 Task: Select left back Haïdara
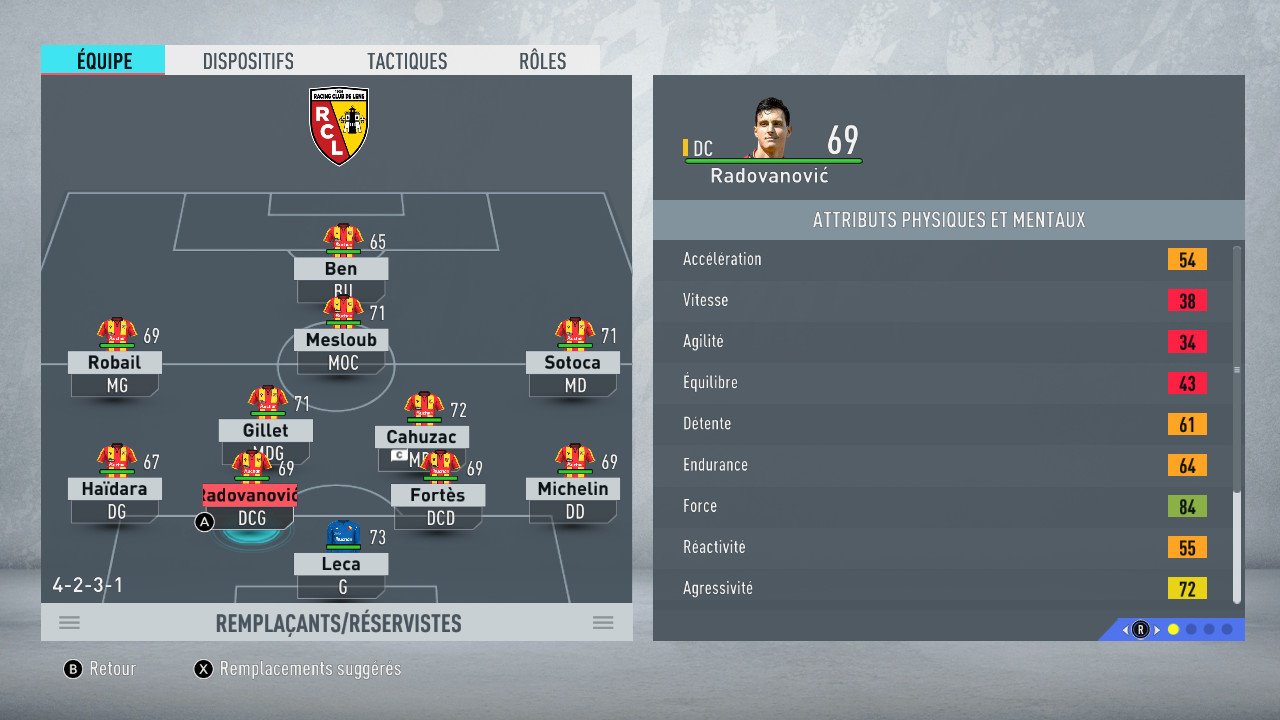click(x=115, y=489)
